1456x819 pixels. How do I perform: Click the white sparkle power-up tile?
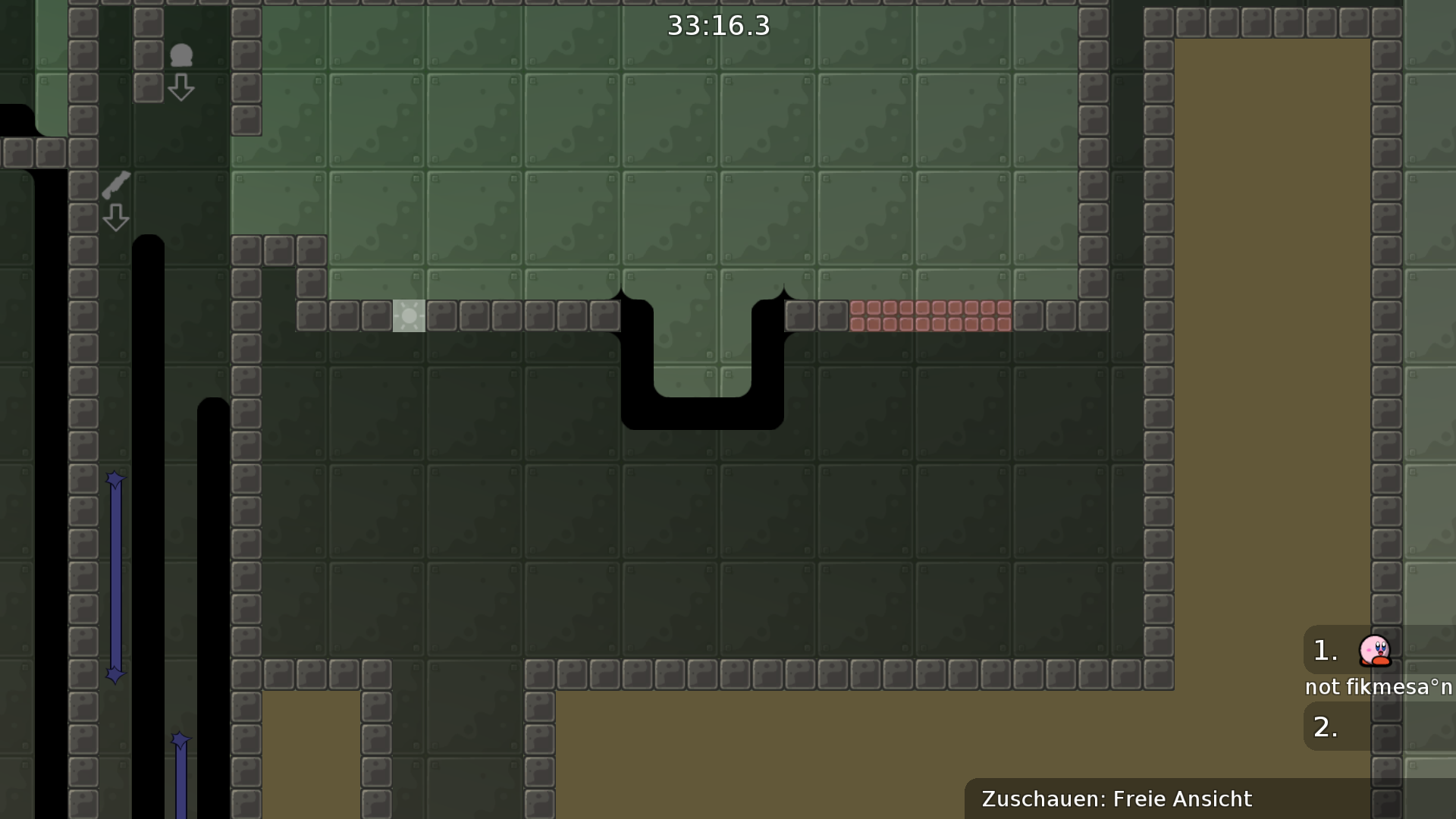pyautogui.click(x=410, y=315)
